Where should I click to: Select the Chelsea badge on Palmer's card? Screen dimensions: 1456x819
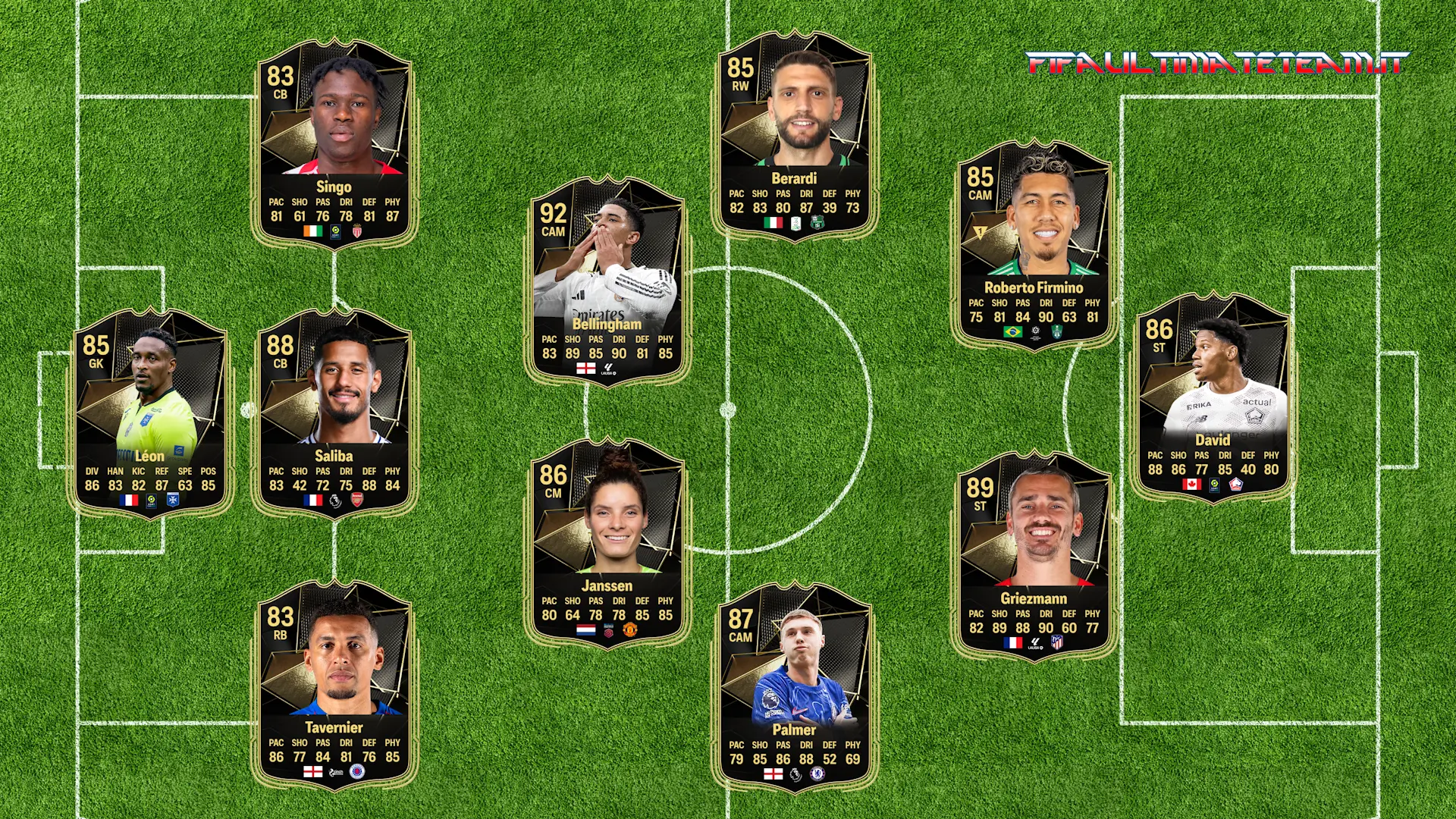pos(817,775)
